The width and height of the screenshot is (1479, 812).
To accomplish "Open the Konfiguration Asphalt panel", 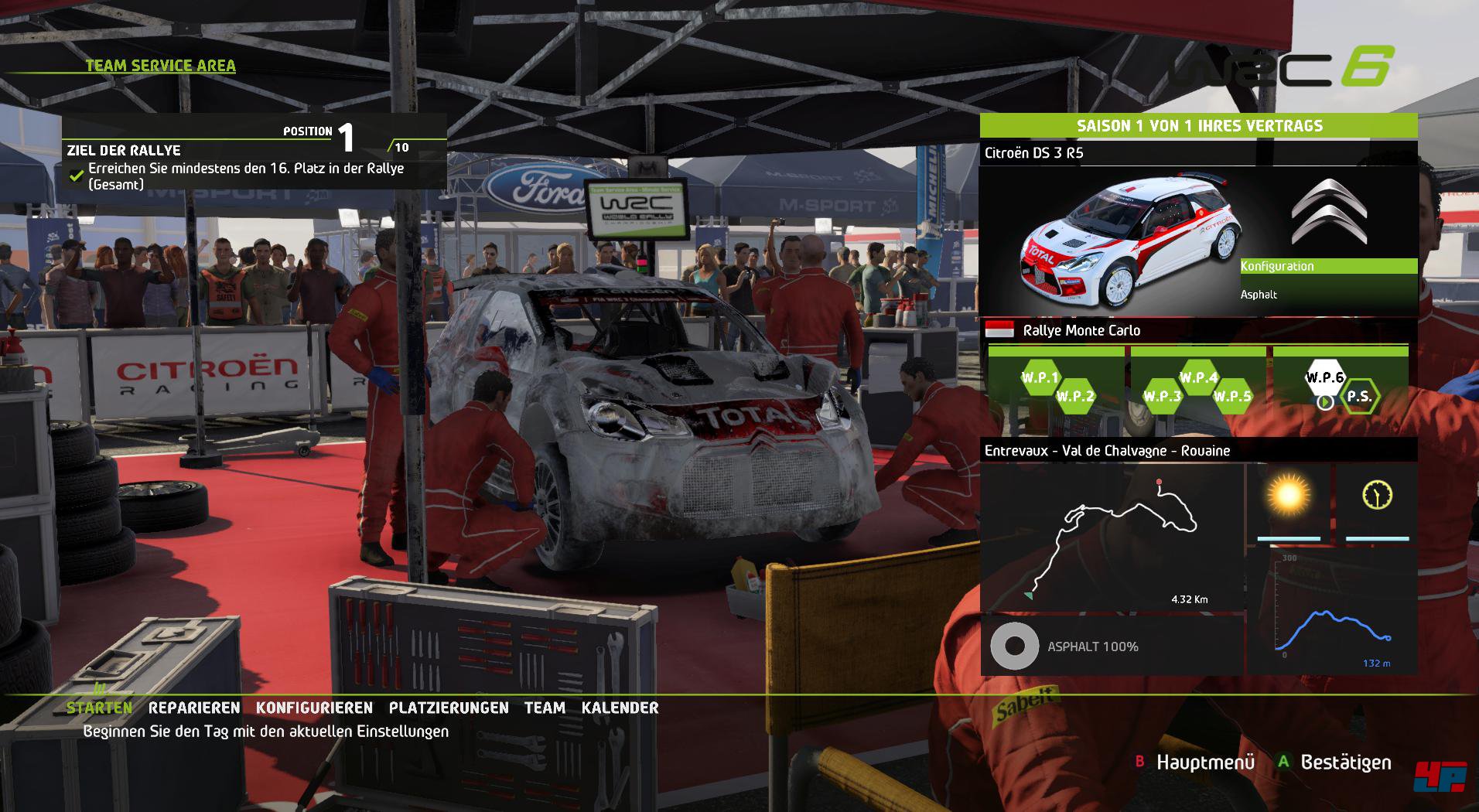I will tap(1328, 280).
